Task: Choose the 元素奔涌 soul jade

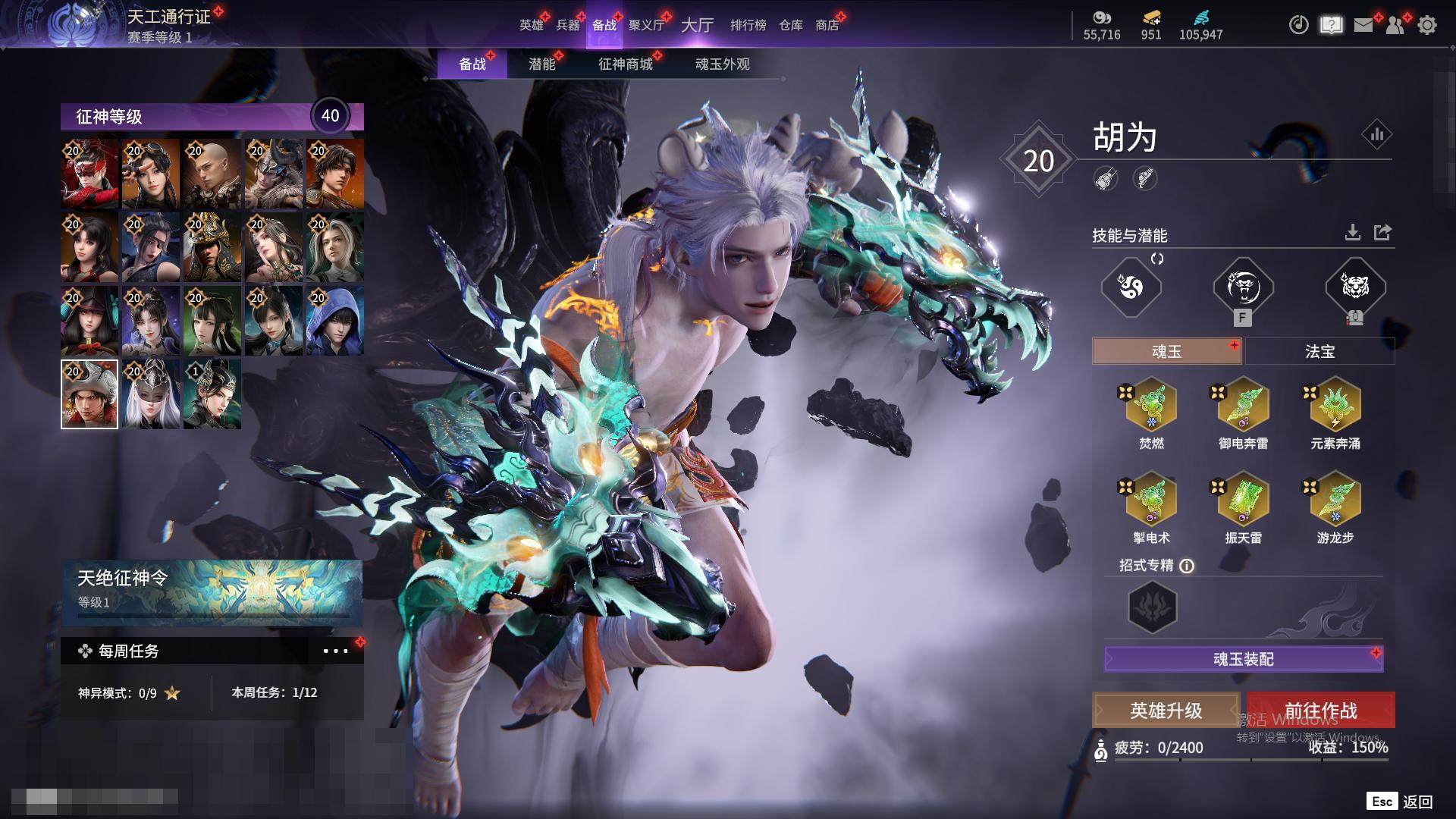Action: (1335, 406)
